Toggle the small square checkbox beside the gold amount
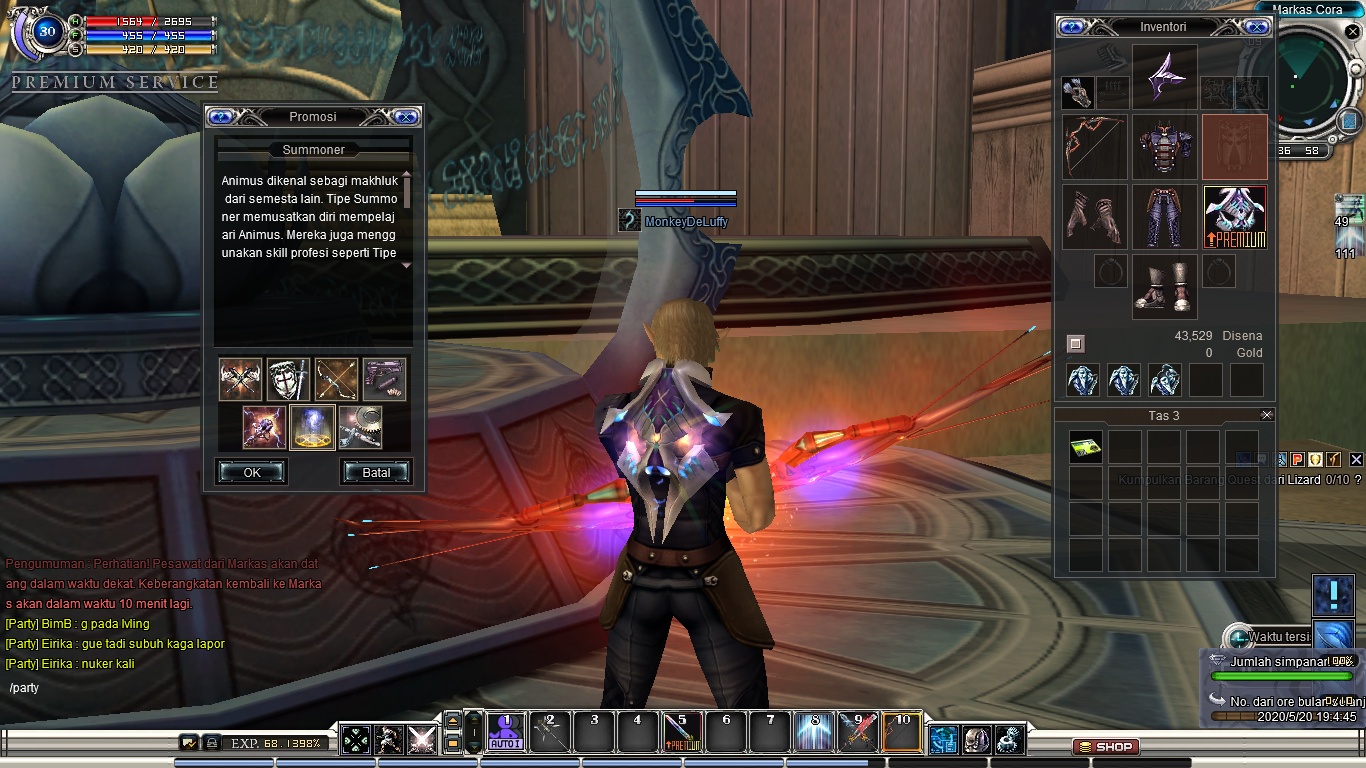1366x768 pixels. (1076, 343)
